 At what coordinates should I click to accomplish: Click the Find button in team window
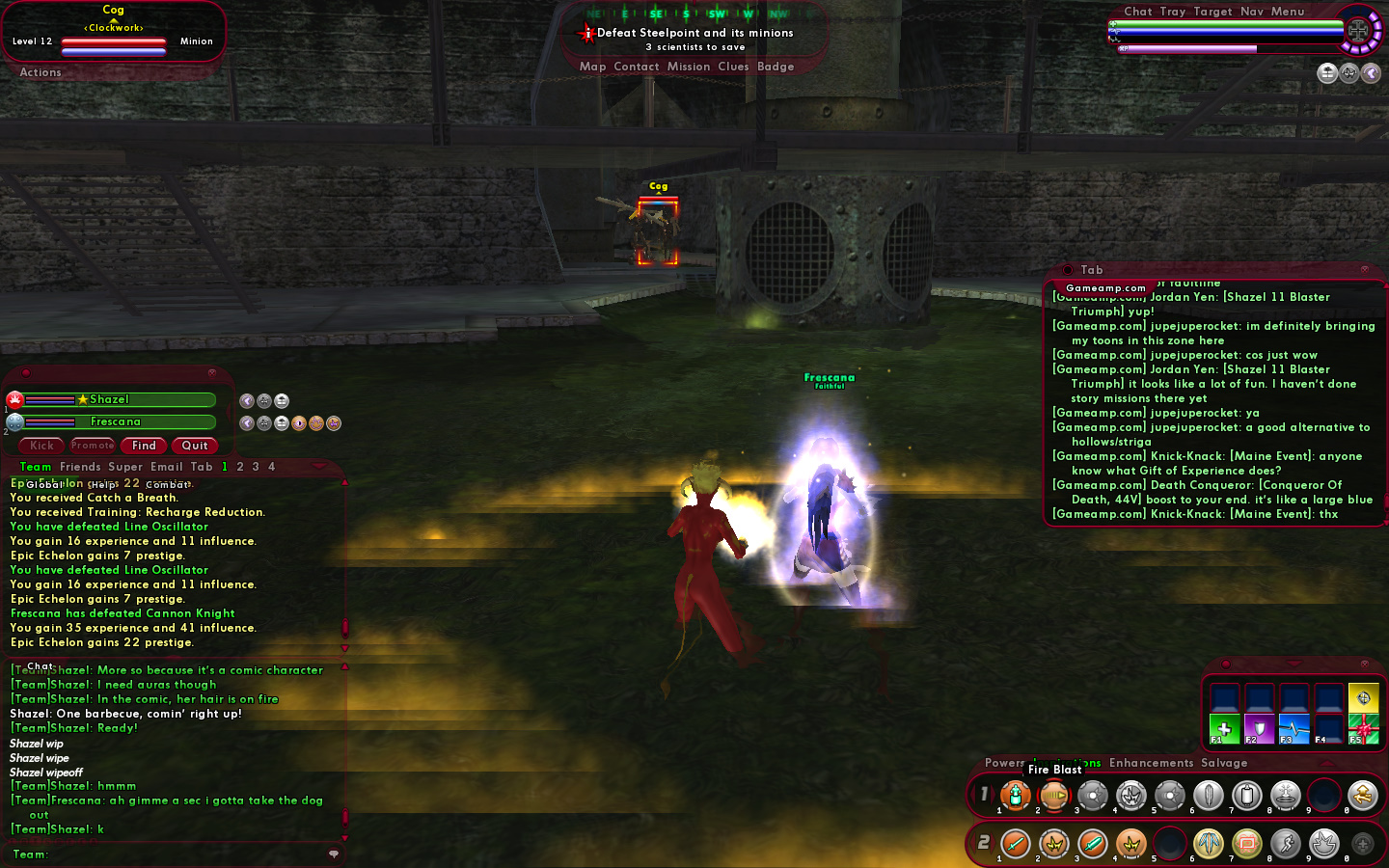click(144, 446)
